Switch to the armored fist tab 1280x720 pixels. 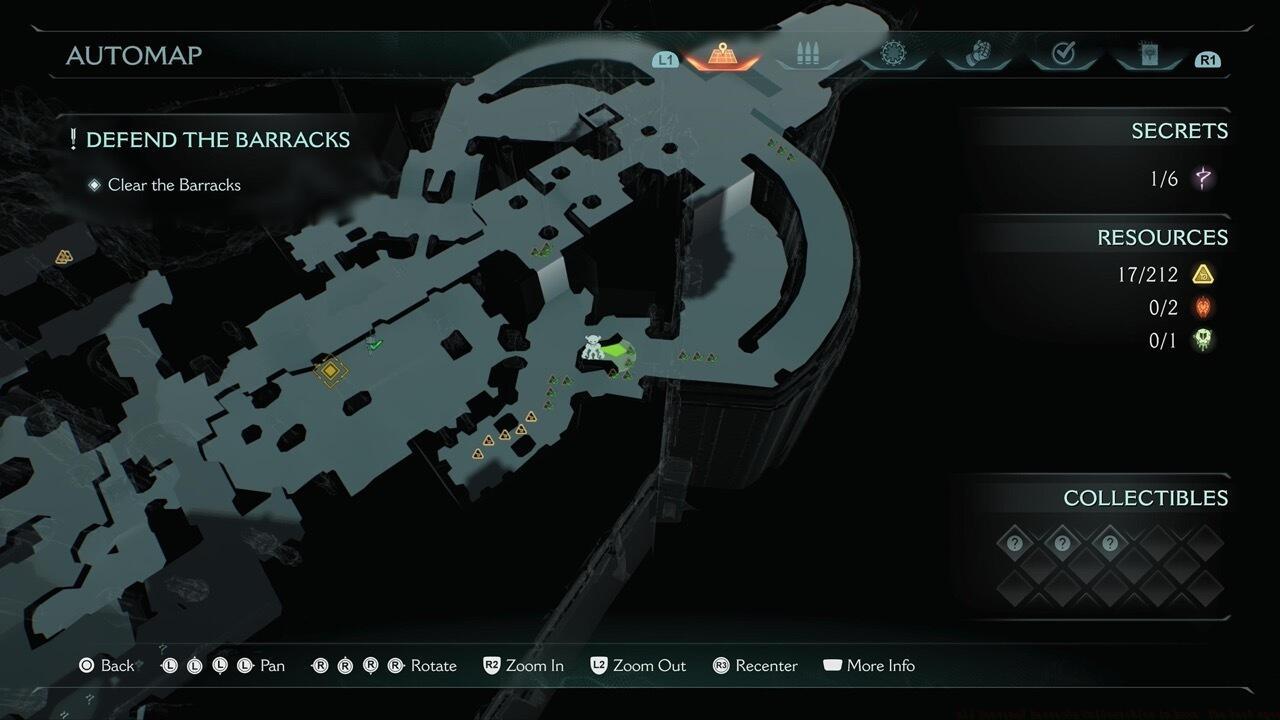(977, 56)
